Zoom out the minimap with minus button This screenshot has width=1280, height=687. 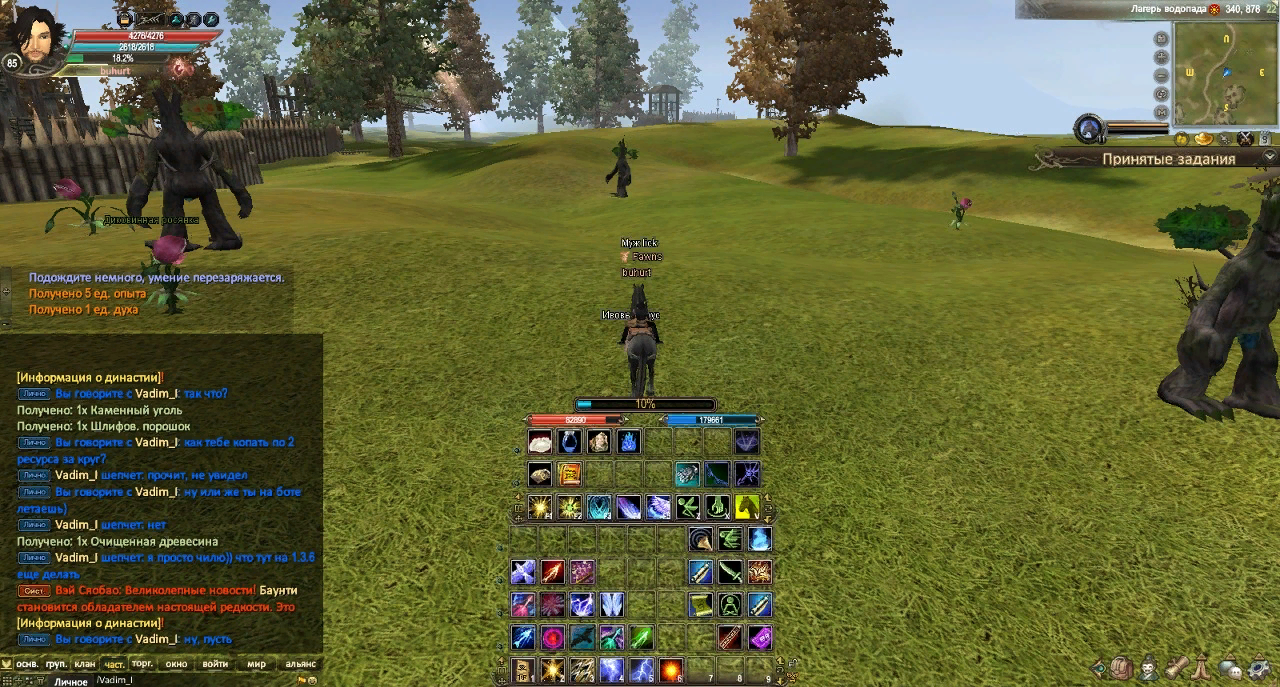(1161, 75)
